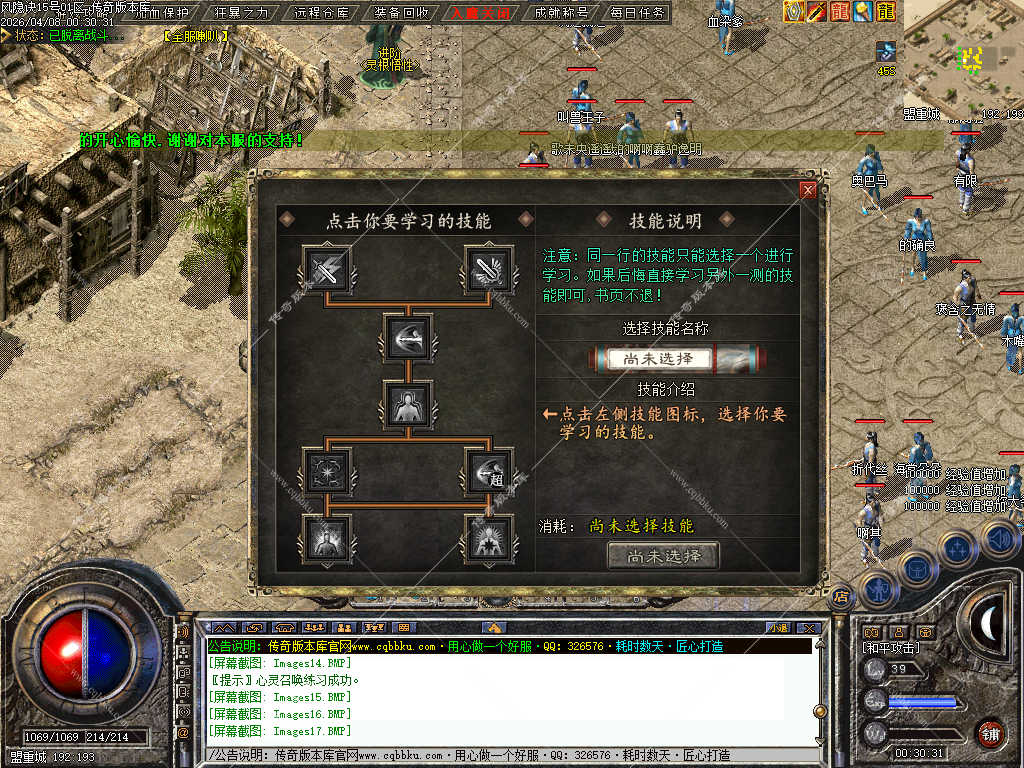The image size is (1024, 768).
Task: Close the skill learning window
Action: tap(808, 190)
